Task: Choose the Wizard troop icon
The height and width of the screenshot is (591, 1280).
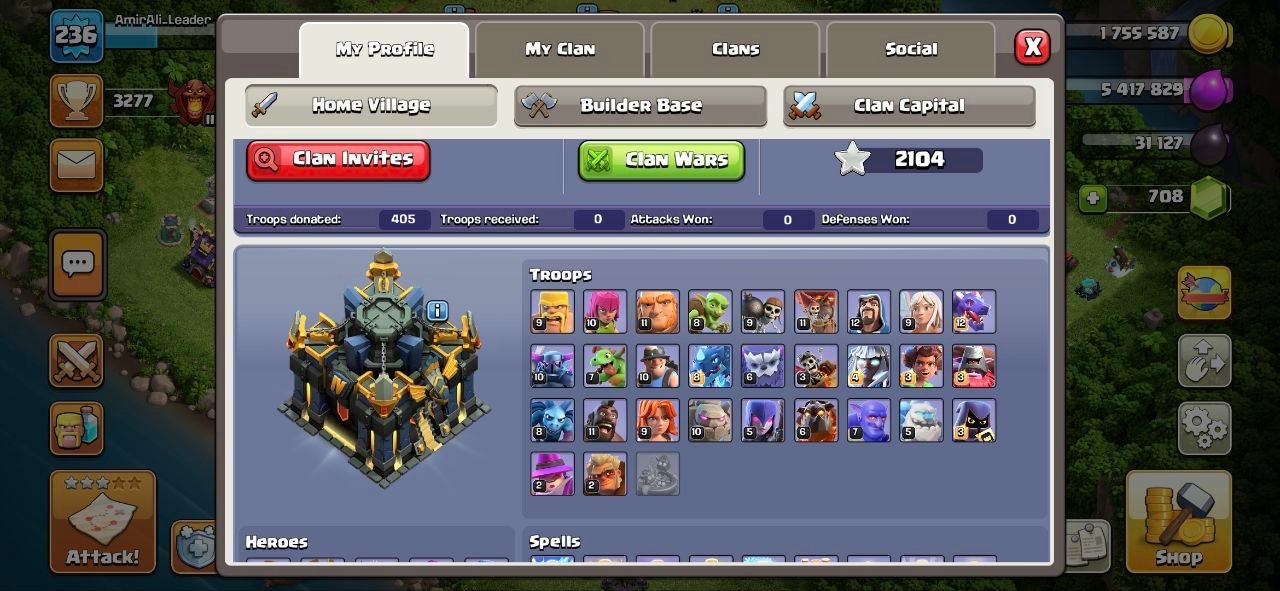Action: click(x=868, y=312)
